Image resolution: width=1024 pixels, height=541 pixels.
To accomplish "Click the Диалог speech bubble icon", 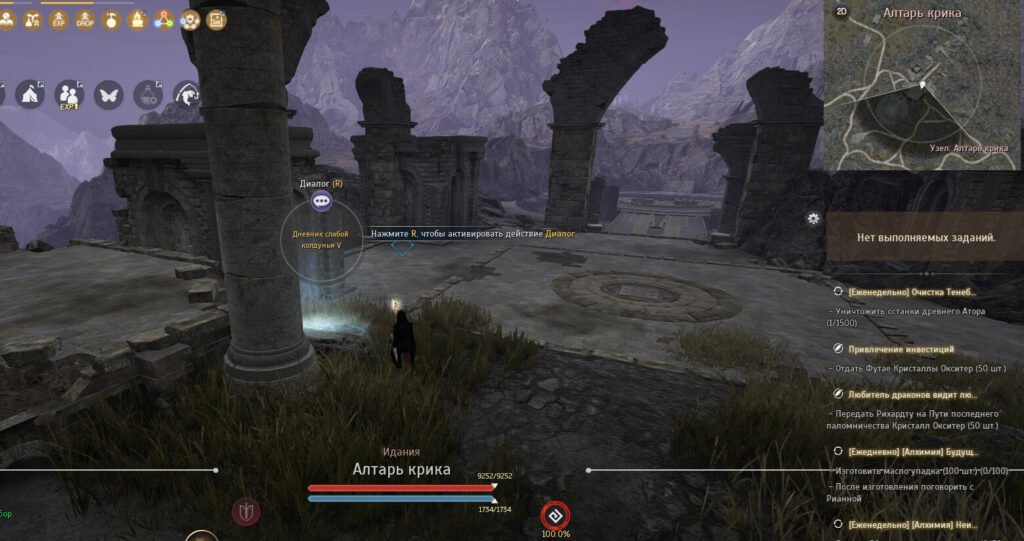I will (x=321, y=201).
